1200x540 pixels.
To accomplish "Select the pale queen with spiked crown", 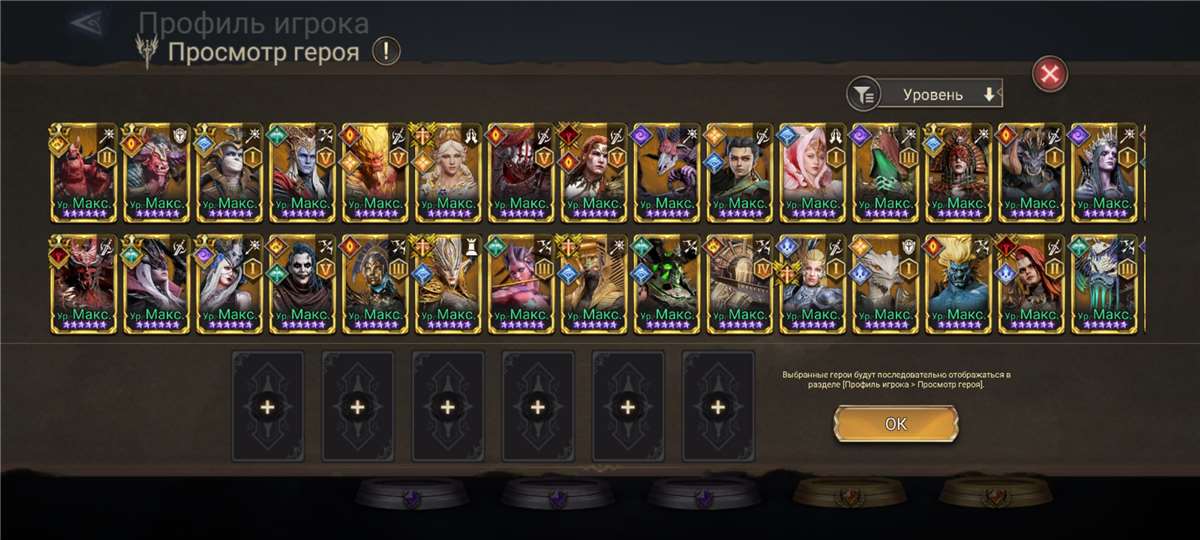I will pos(1105,172).
